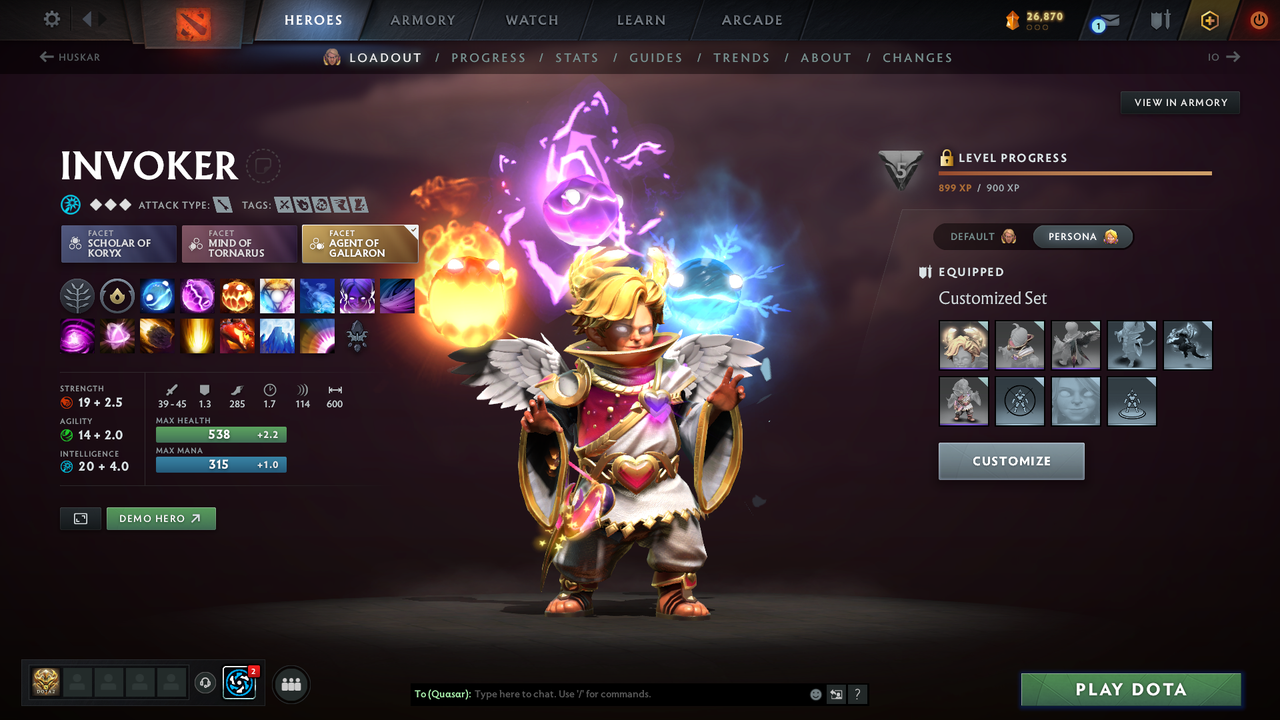The height and width of the screenshot is (720, 1280).
Task: Select the Ice Wall ability icon
Action: (x=277, y=336)
